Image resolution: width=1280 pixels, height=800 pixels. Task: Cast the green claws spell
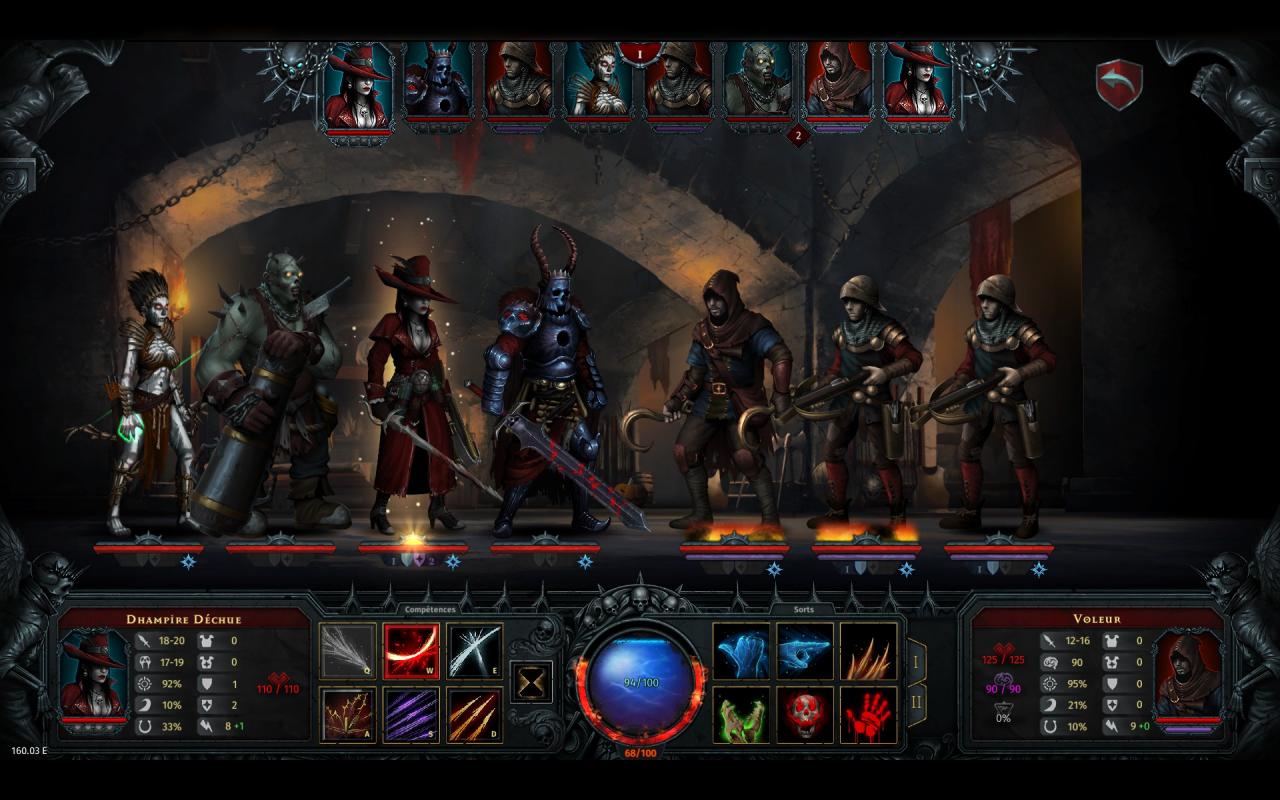[741, 715]
